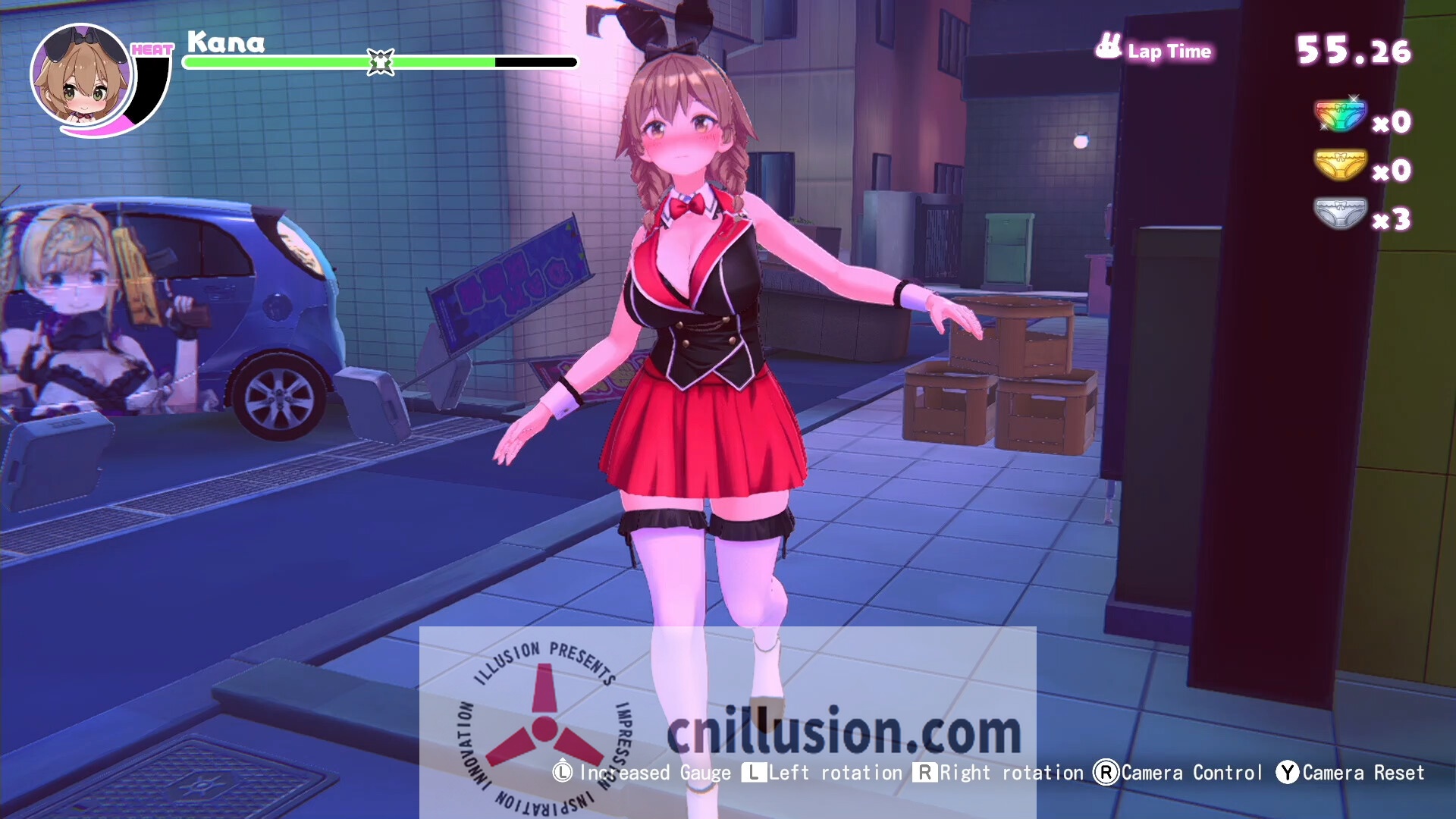The height and width of the screenshot is (819, 1456).
Task: Select the yellow underwear collectible icon
Action: 1339,165
